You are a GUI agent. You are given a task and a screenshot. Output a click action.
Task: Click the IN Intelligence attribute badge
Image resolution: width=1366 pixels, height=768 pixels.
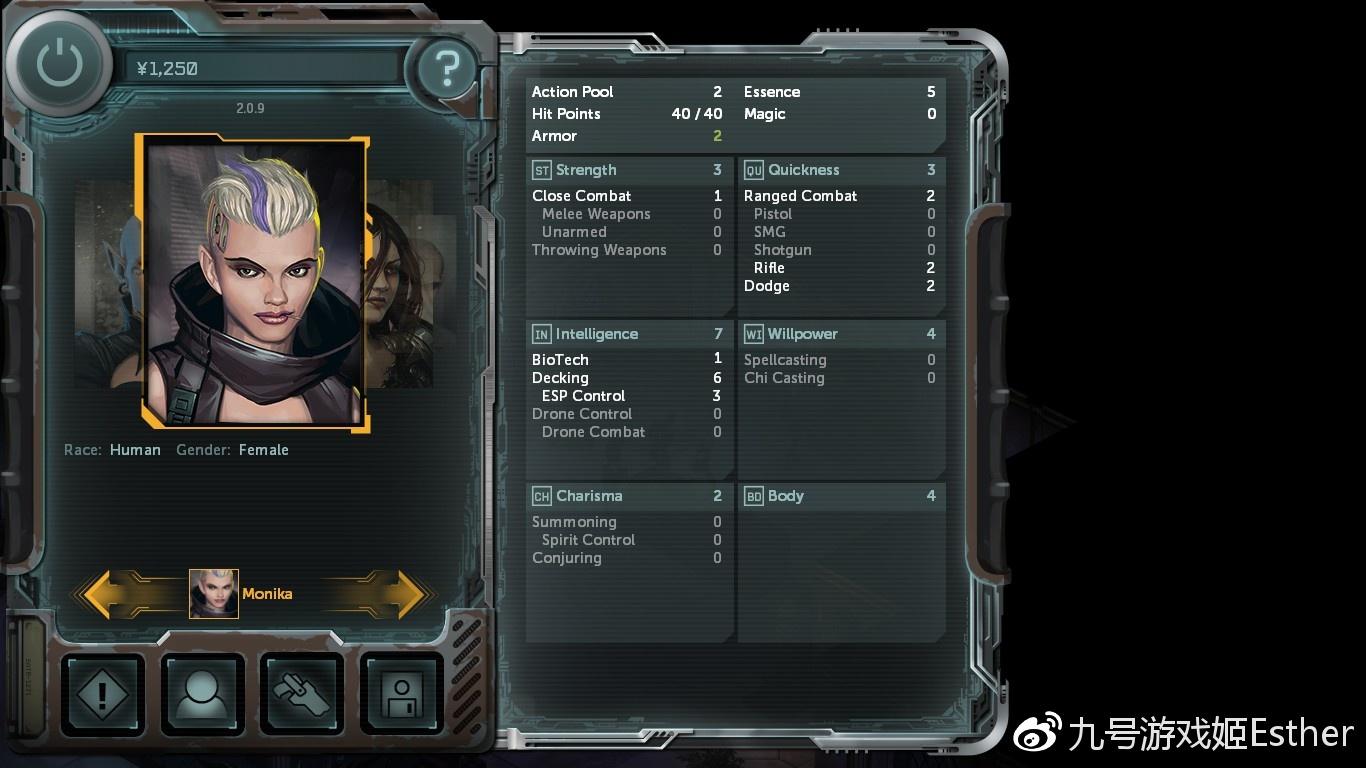click(x=541, y=333)
